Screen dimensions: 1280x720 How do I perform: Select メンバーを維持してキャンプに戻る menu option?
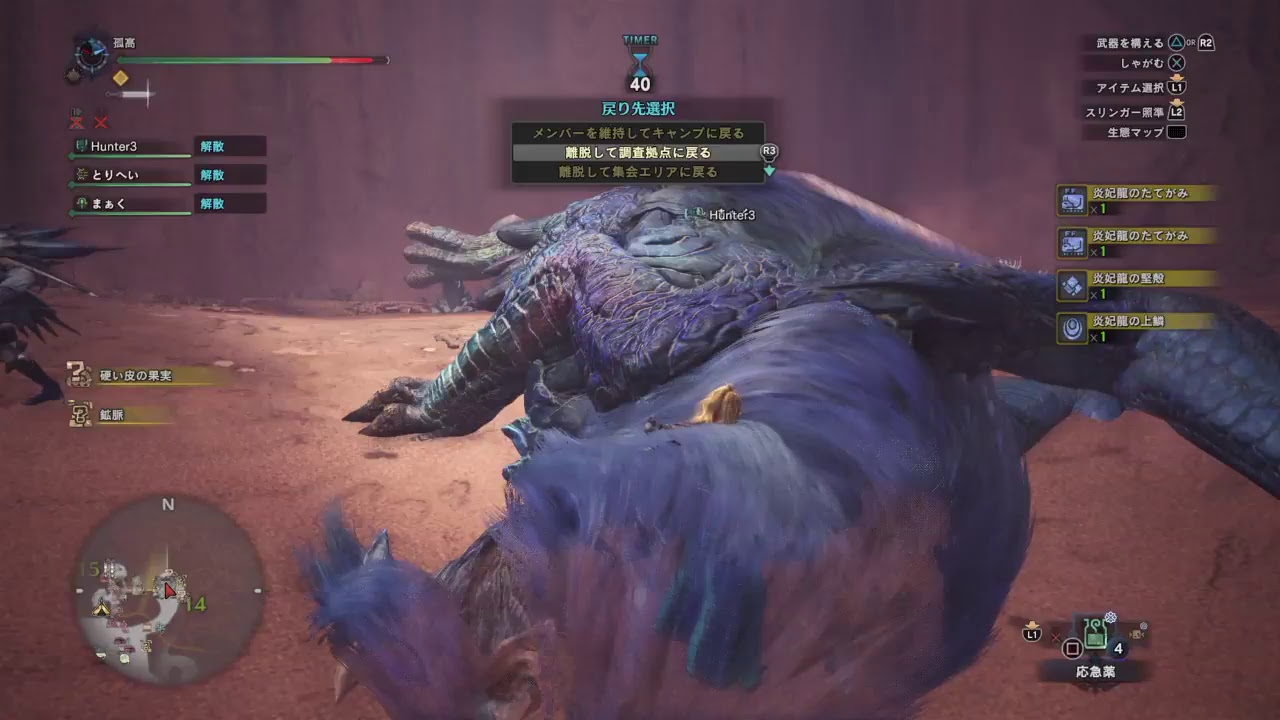point(637,132)
